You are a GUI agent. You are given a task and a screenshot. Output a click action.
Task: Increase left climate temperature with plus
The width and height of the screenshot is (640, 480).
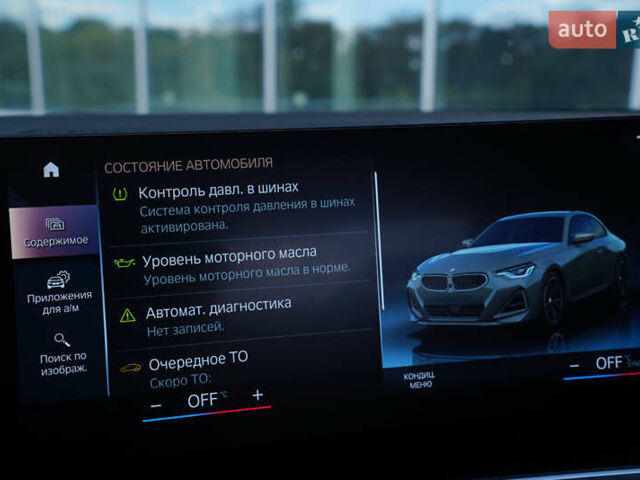pyautogui.click(x=257, y=395)
